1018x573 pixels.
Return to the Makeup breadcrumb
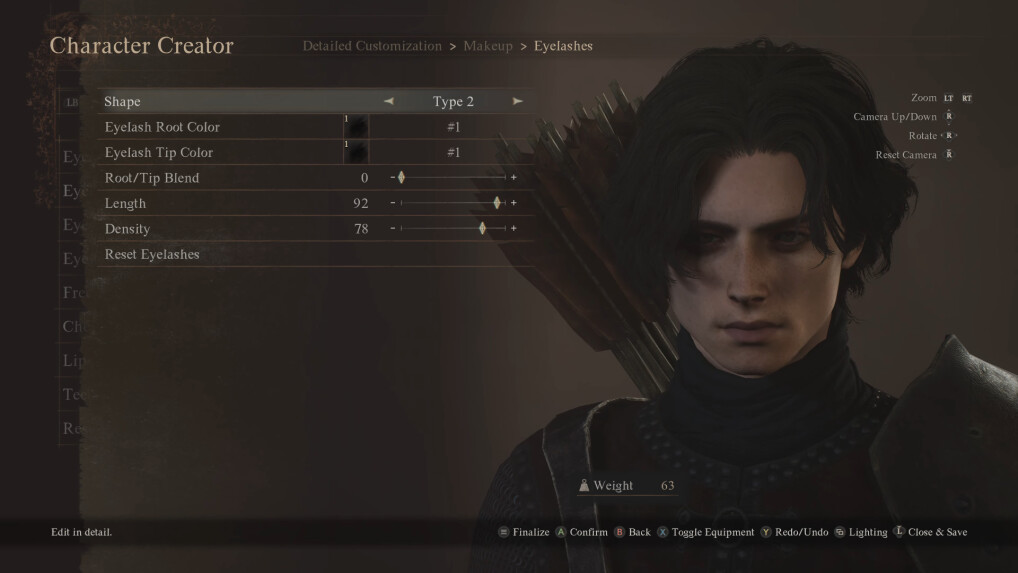(488, 46)
